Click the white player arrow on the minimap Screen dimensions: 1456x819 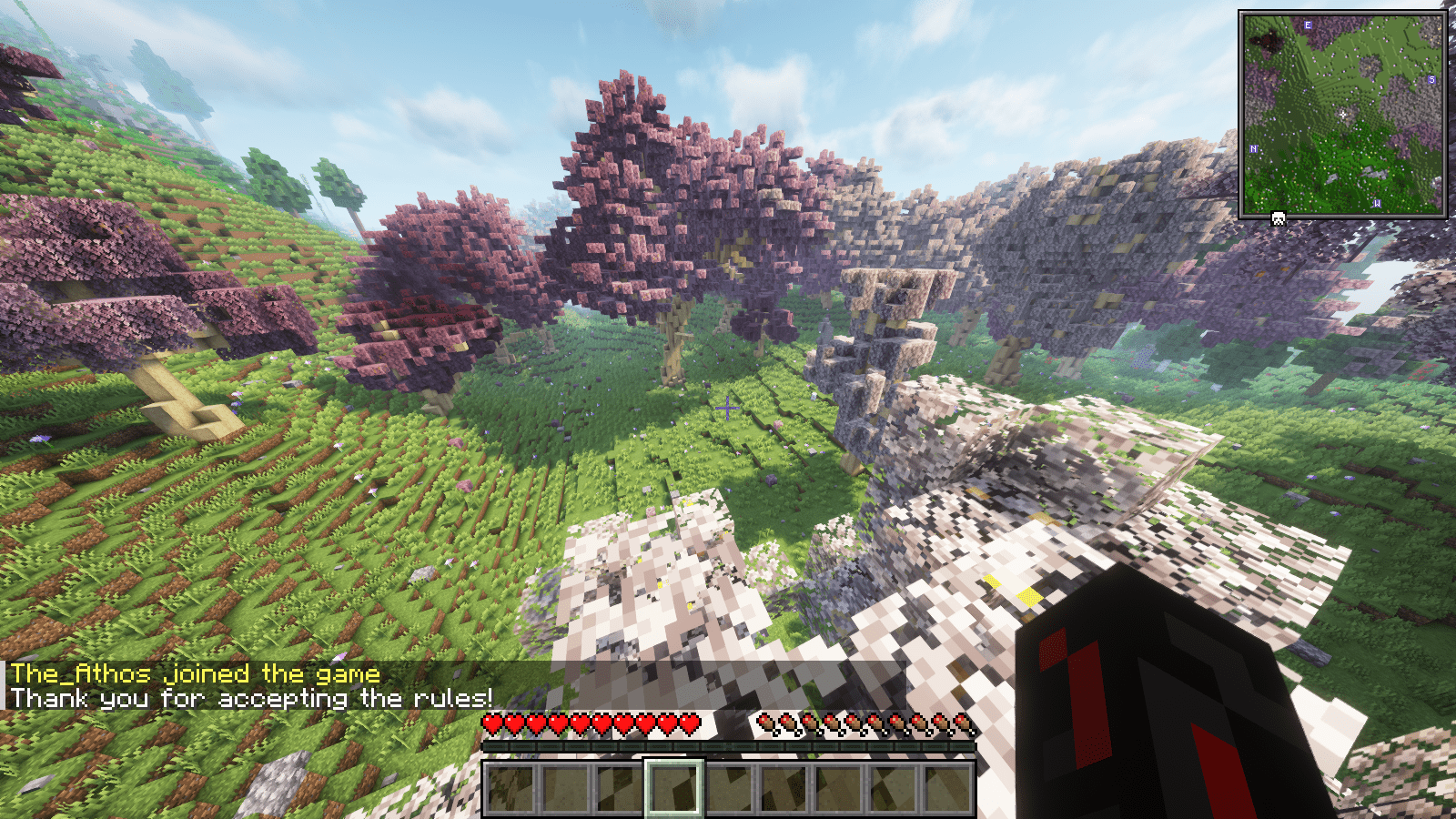coord(1342,115)
